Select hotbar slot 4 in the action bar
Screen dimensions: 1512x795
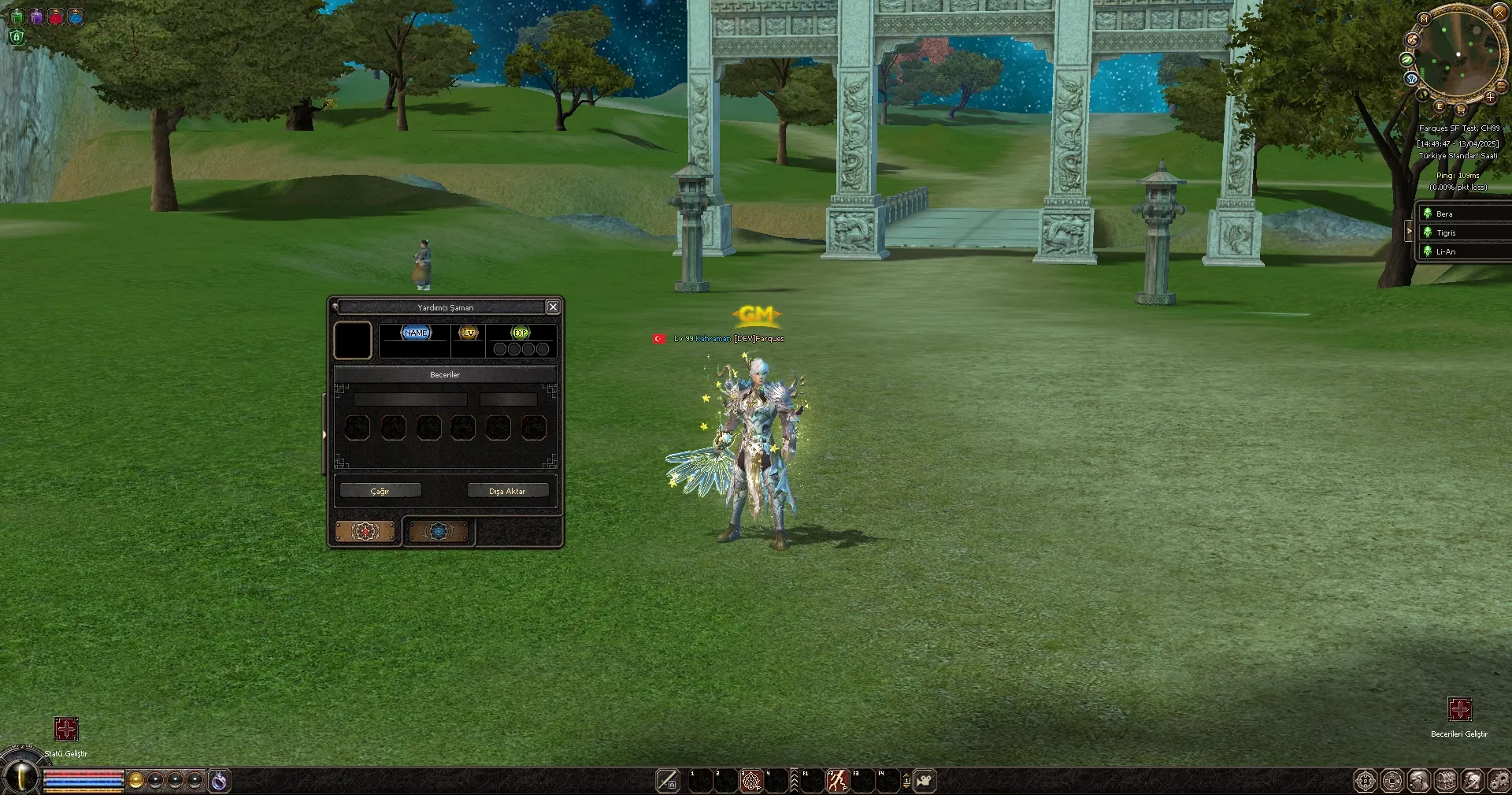(776, 781)
